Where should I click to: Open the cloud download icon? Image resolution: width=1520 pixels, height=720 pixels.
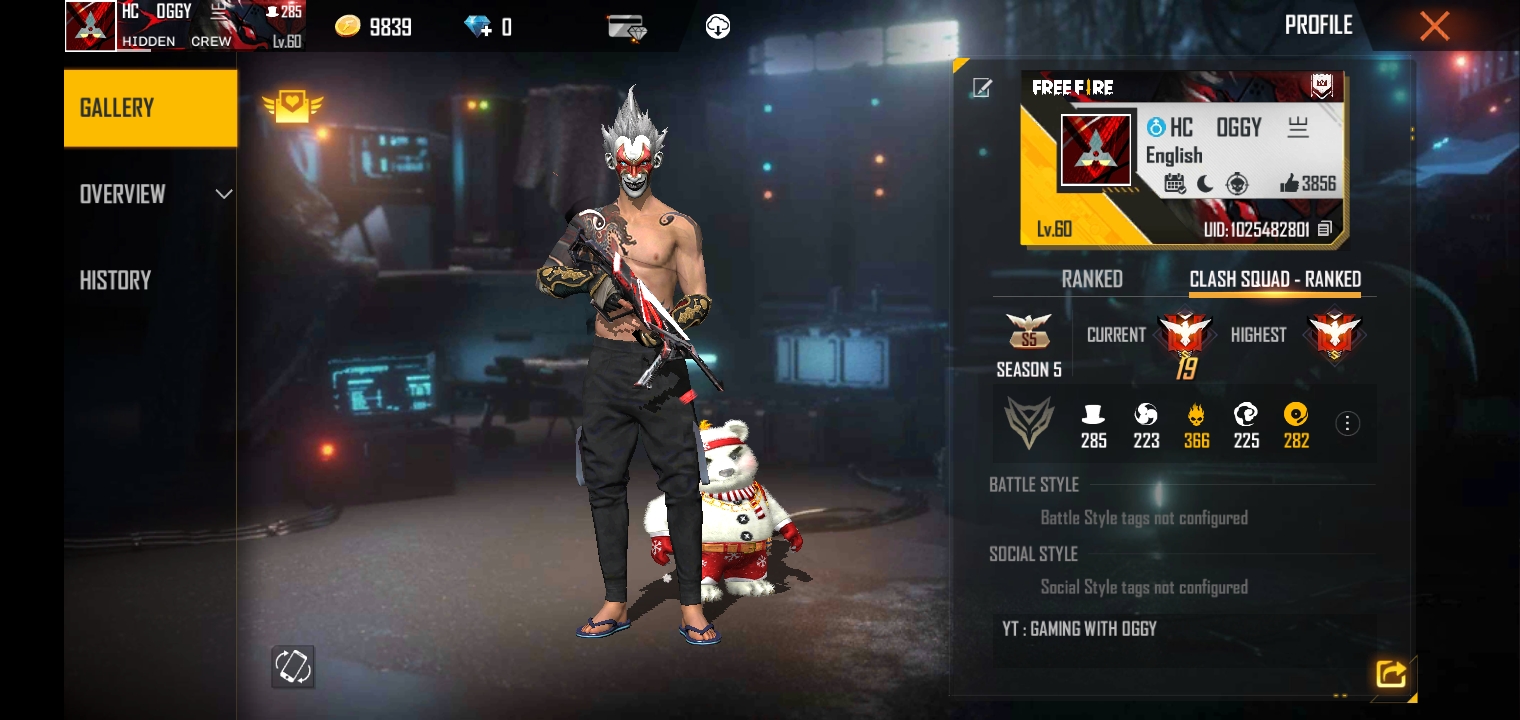(x=717, y=27)
